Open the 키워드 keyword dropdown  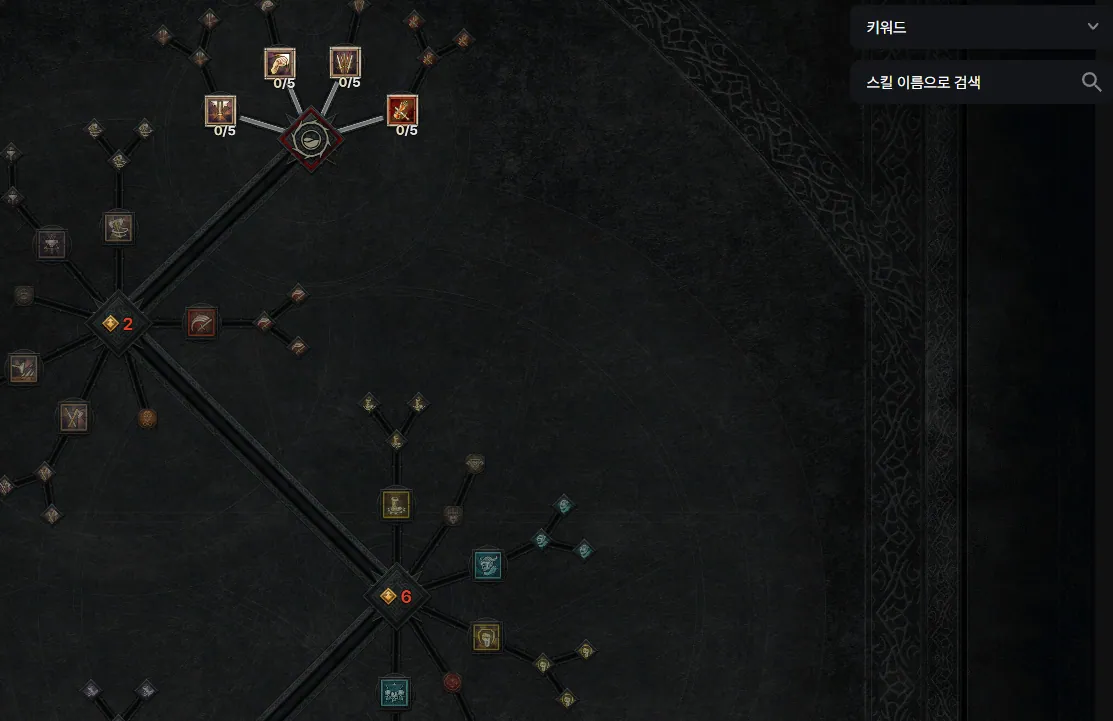pyautogui.click(x=980, y=28)
